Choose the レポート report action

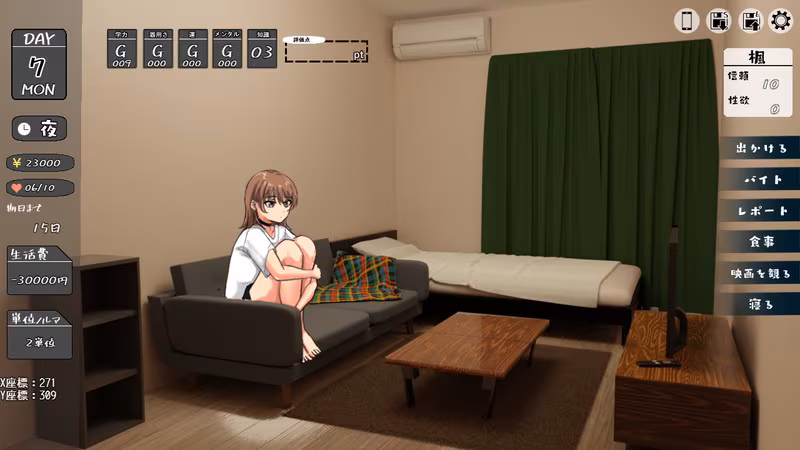coord(762,211)
